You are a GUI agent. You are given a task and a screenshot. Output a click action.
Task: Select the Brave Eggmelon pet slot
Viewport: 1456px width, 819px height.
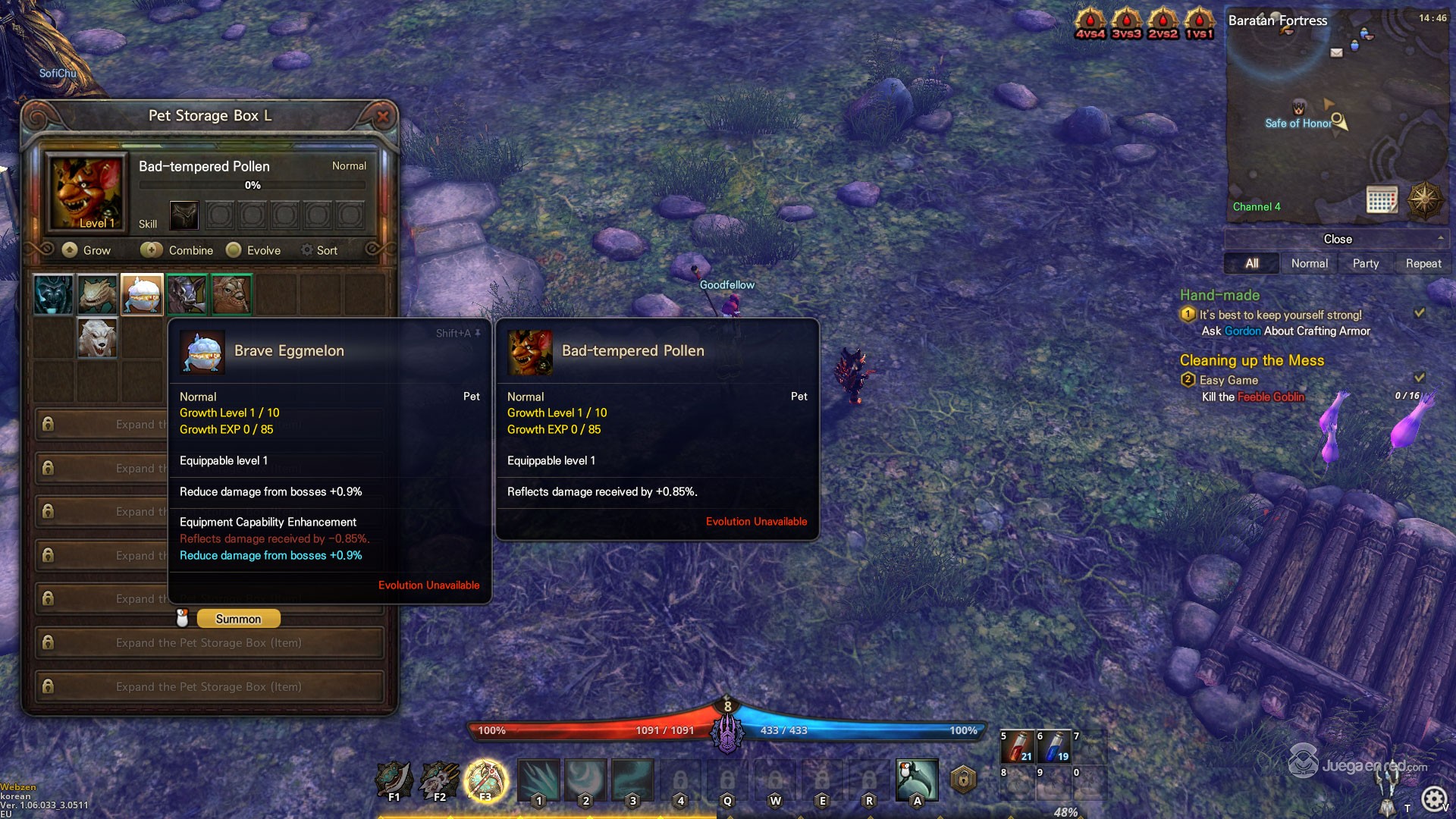point(142,294)
